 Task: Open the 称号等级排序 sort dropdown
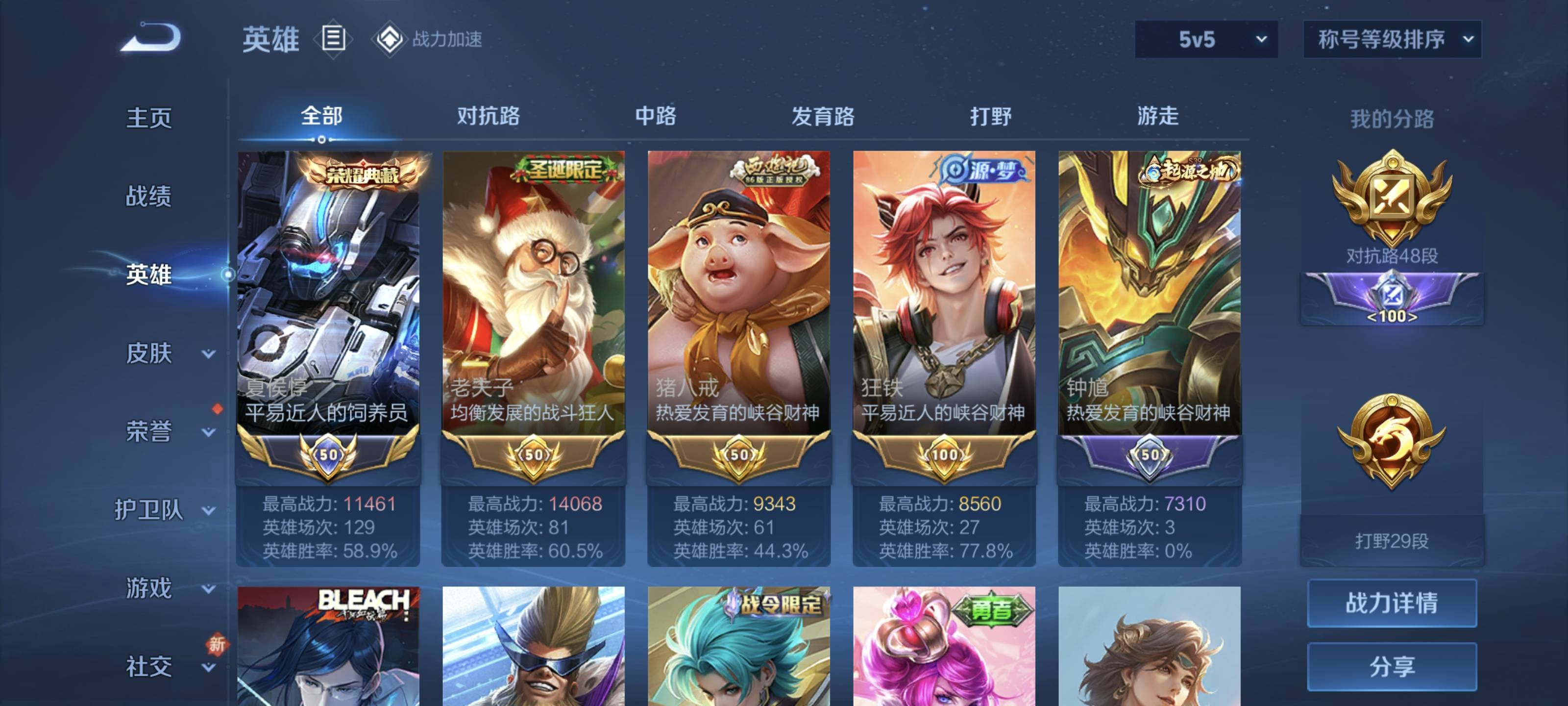(1391, 40)
